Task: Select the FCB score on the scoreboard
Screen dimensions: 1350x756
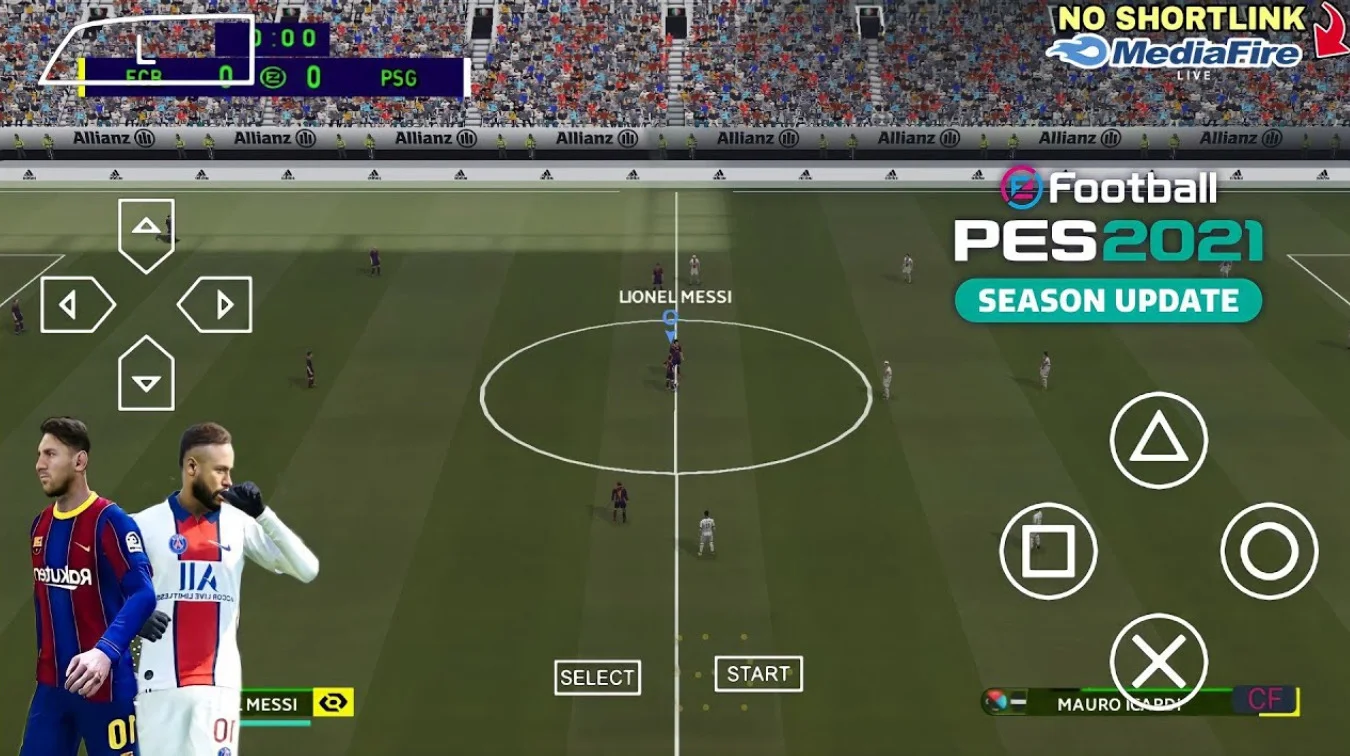Action: point(225,75)
